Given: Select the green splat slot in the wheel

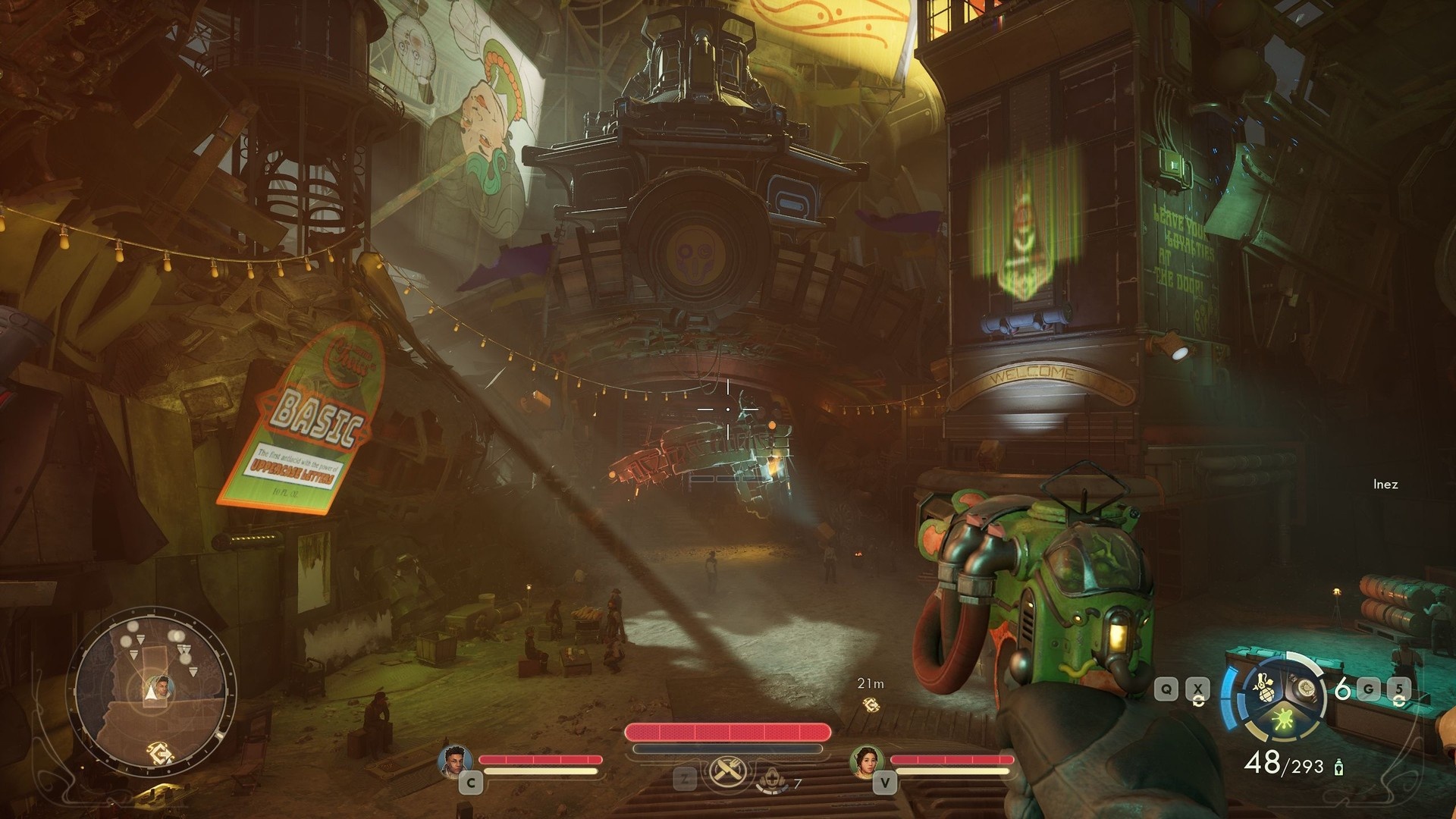Looking at the screenshot, I should click(1283, 718).
